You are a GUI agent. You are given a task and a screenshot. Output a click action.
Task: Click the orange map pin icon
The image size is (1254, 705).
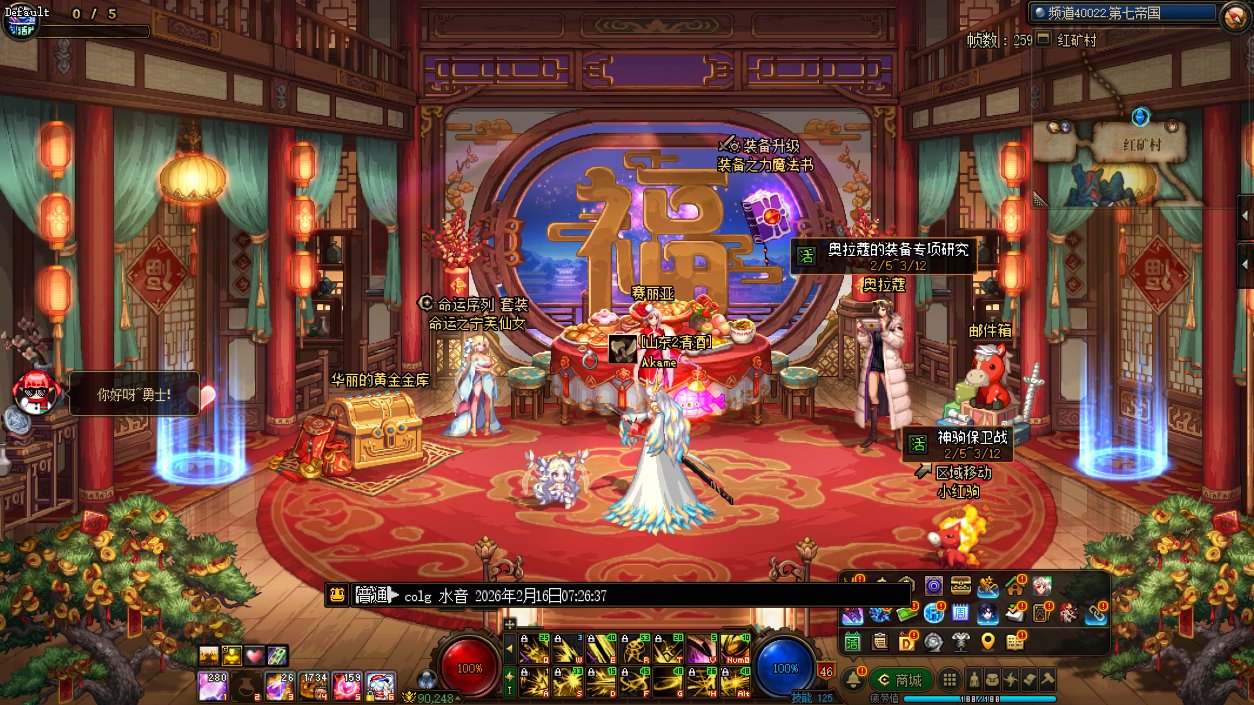point(988,641)
